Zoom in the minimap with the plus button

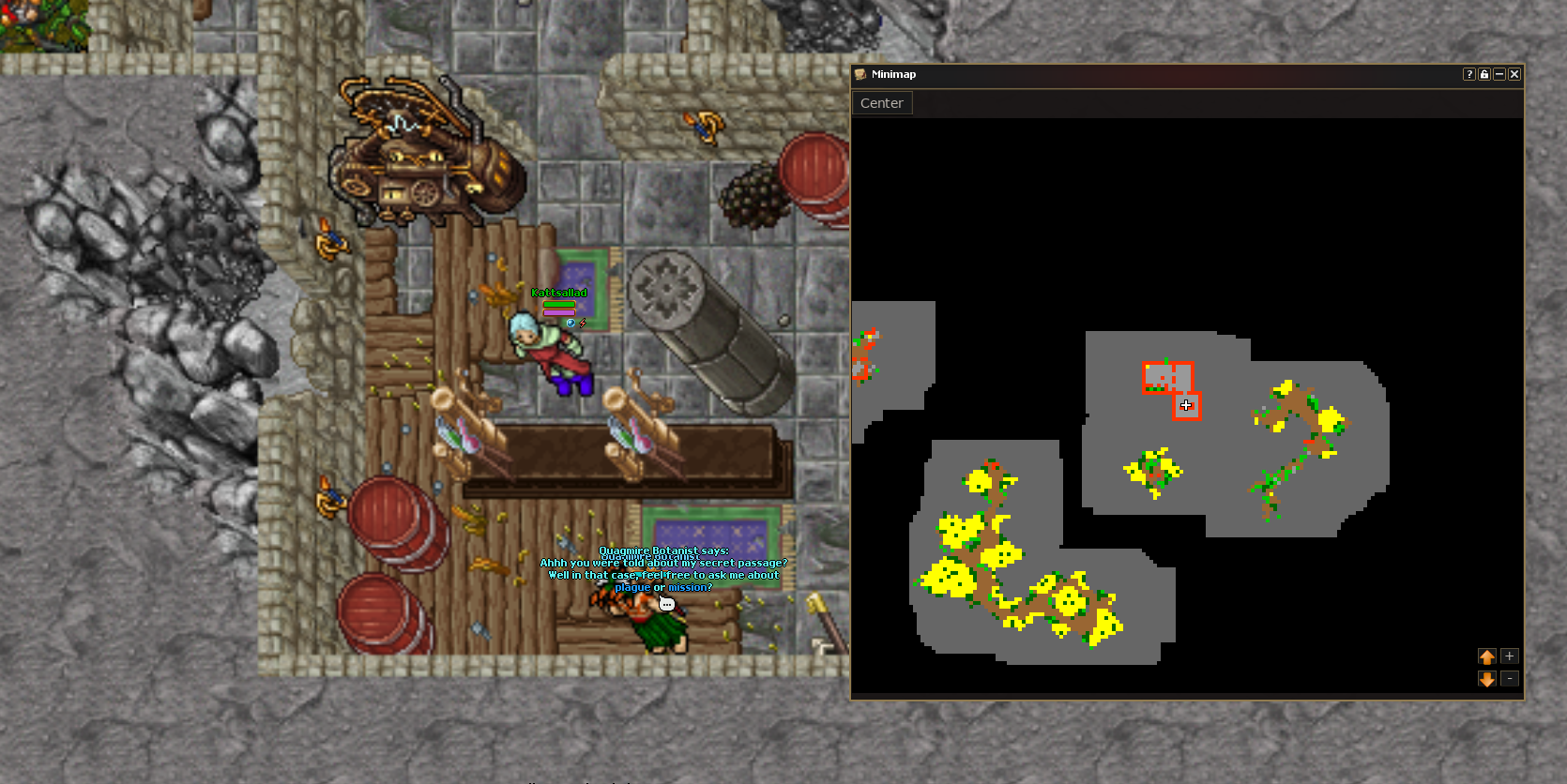pos(1509,656)
